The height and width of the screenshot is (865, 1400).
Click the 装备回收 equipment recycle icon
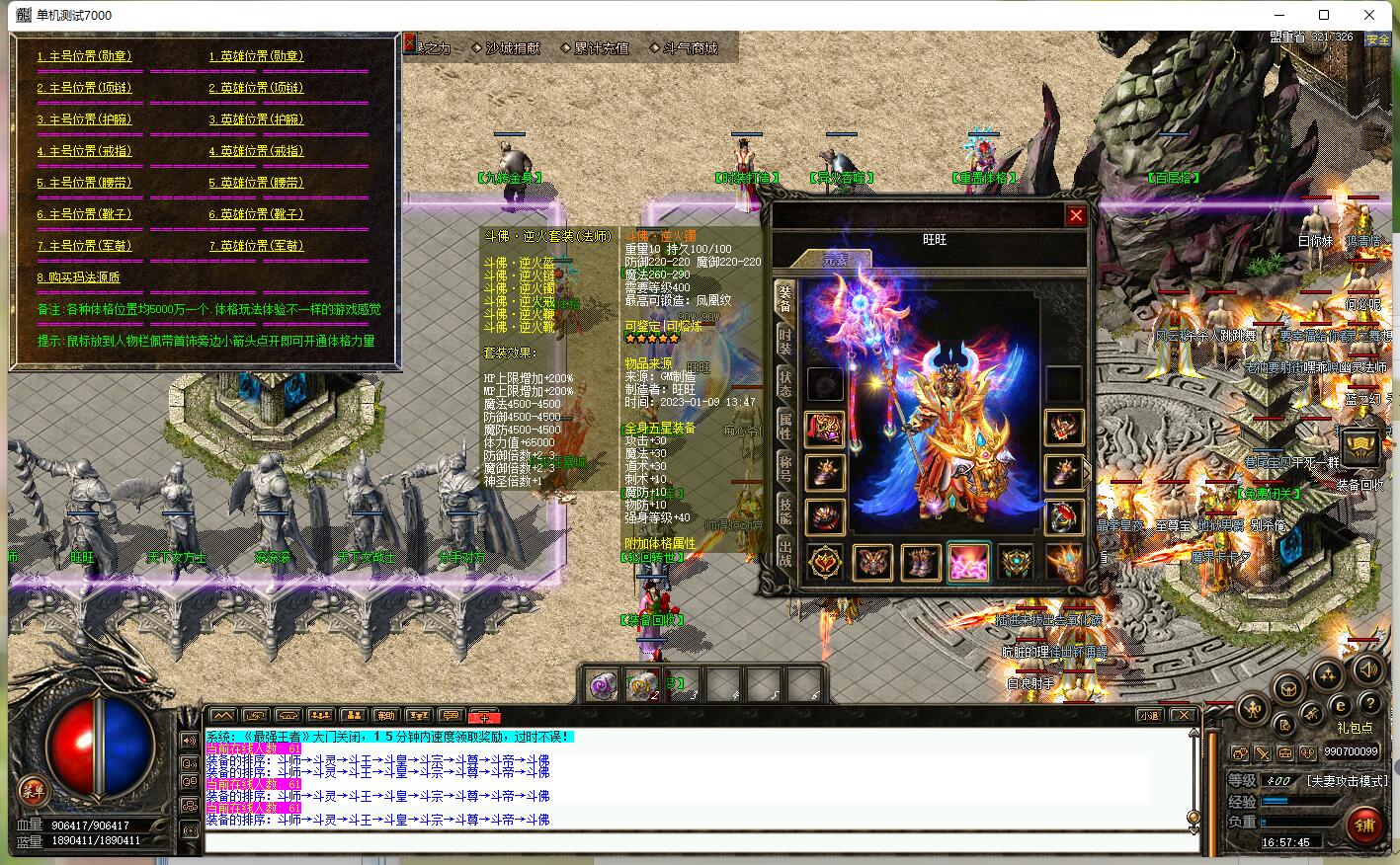tap(1360, 450)
